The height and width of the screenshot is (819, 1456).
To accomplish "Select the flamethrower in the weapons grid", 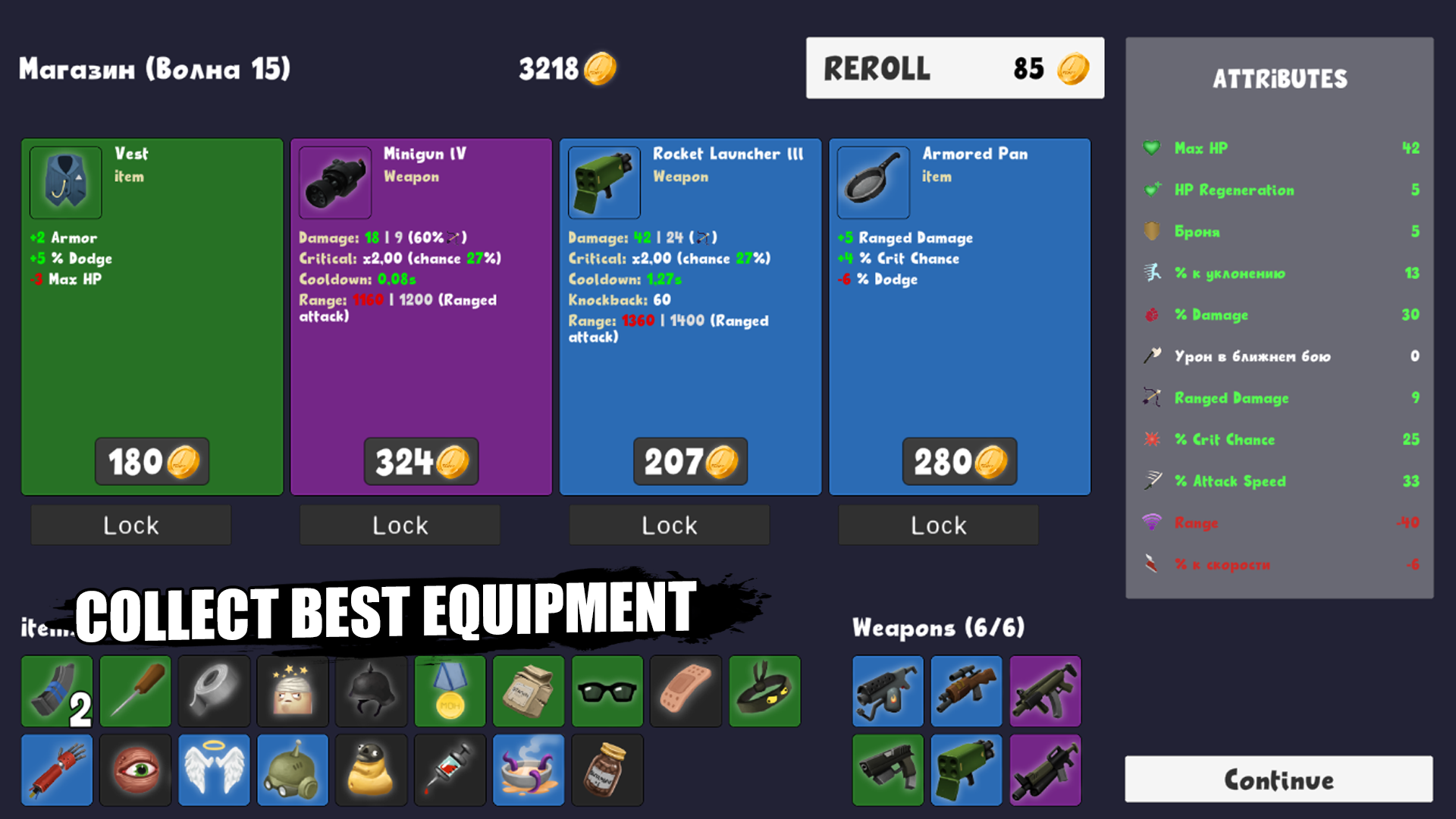I will 887,691.
